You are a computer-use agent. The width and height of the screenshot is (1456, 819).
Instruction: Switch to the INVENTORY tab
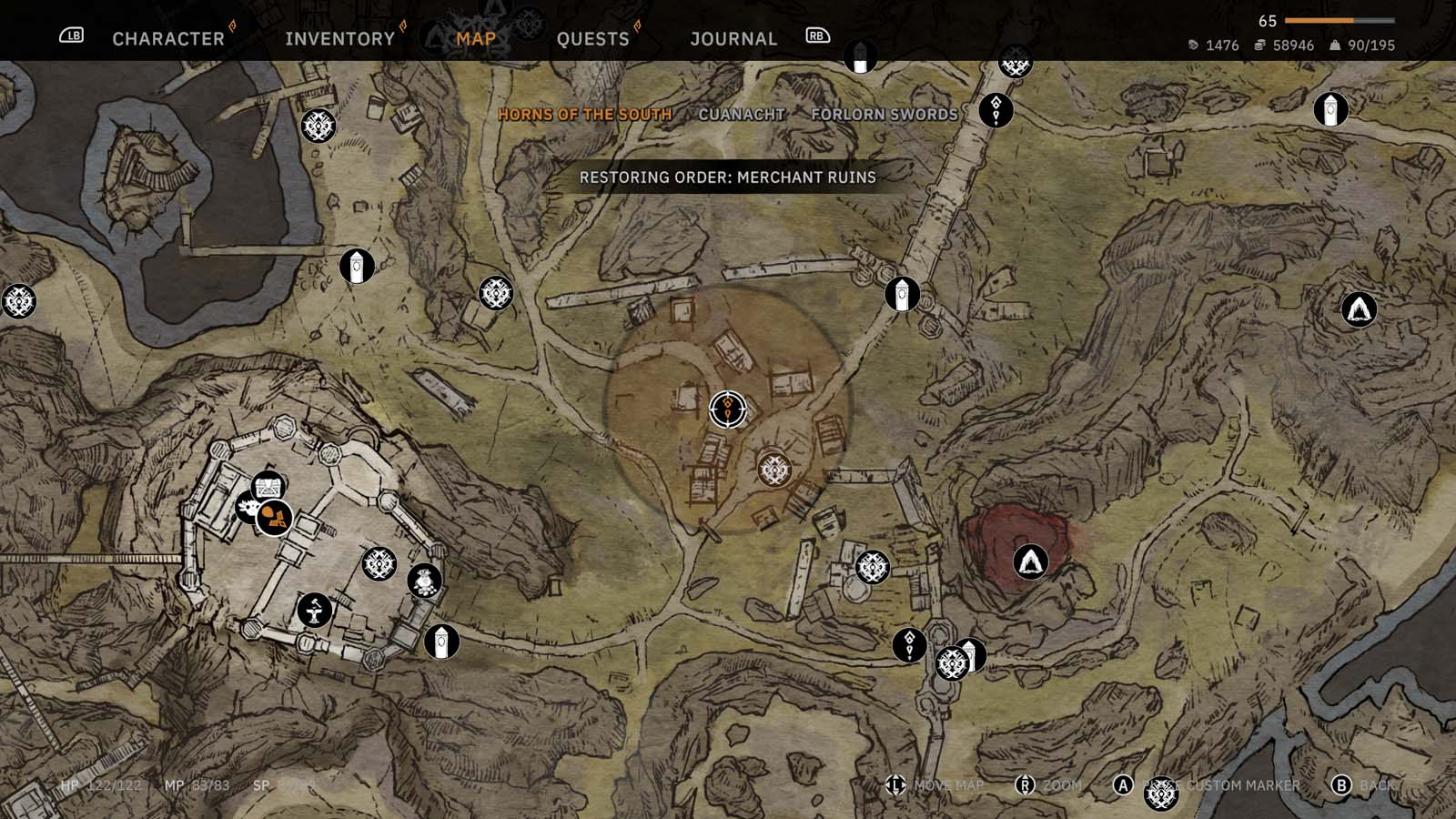pos(339,38)
